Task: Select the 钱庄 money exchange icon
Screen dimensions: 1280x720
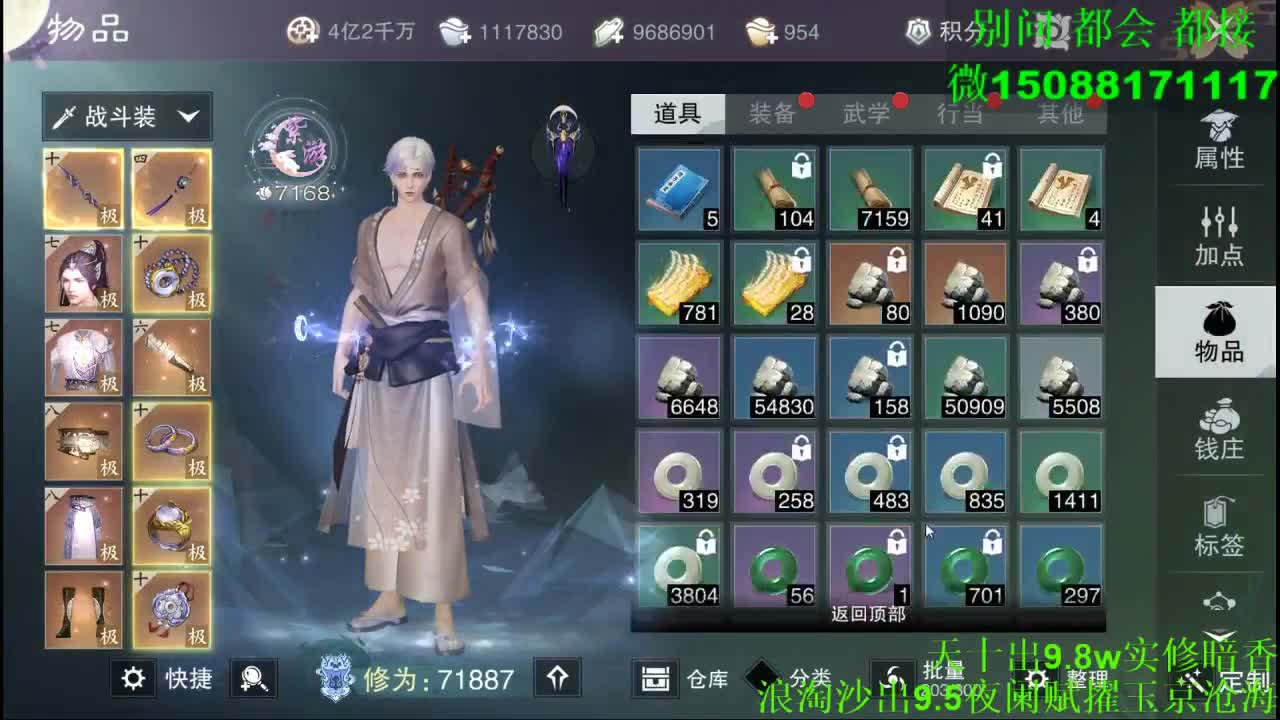Action: point(1215,430)
